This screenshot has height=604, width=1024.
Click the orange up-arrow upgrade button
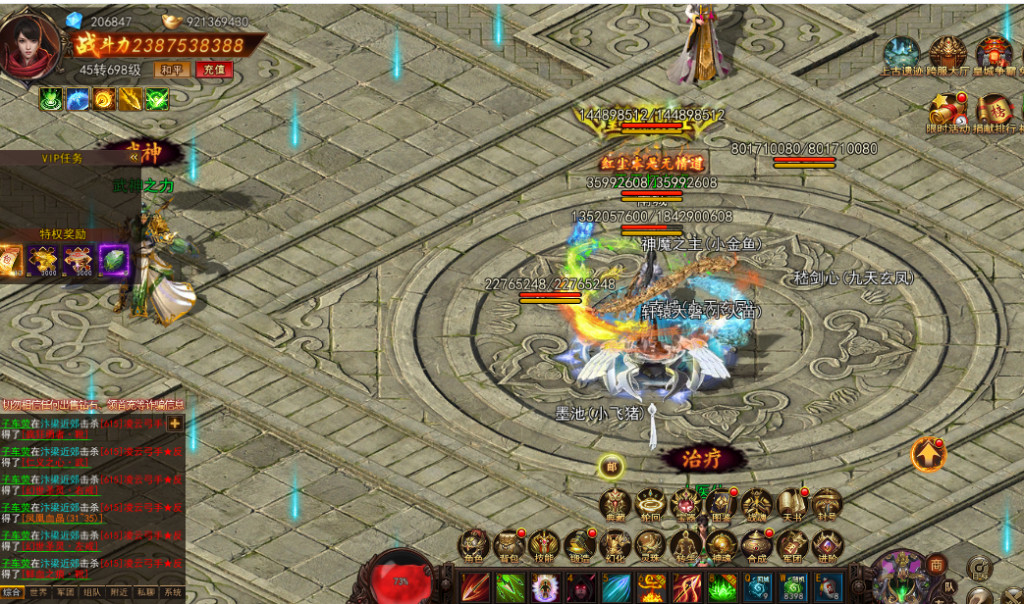pos(928,455)
